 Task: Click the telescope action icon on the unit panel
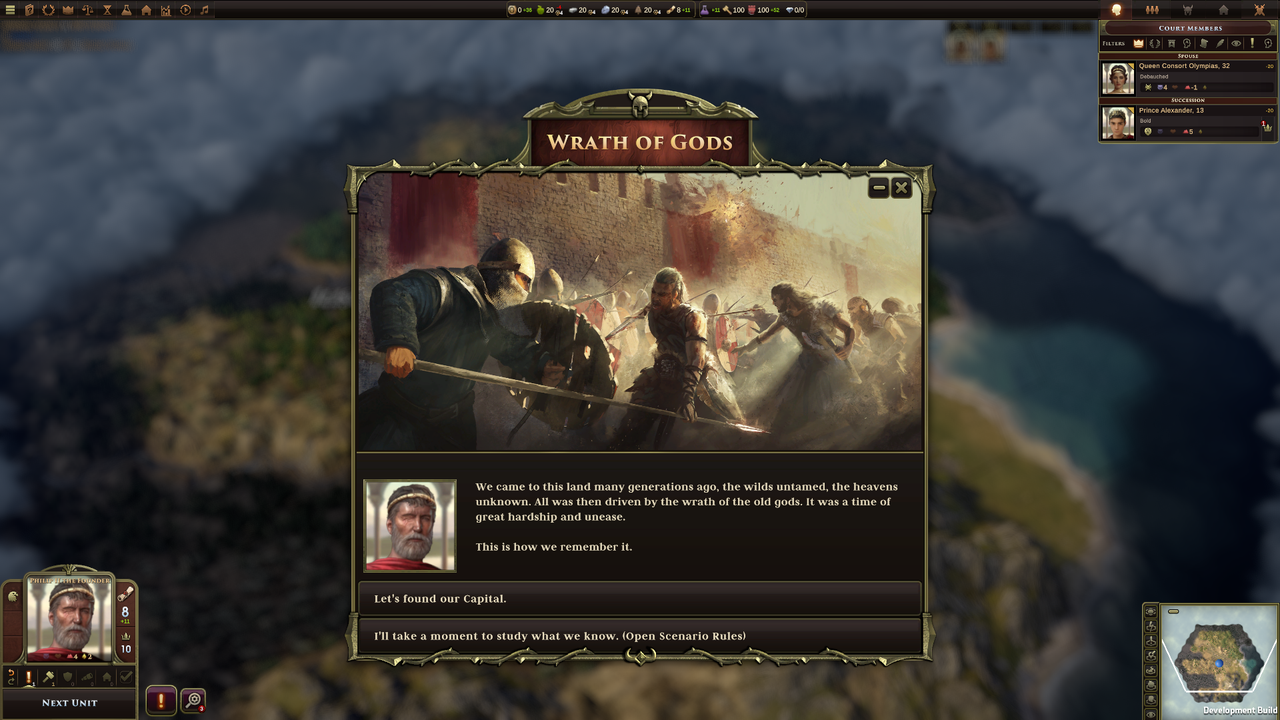[88, 676]
